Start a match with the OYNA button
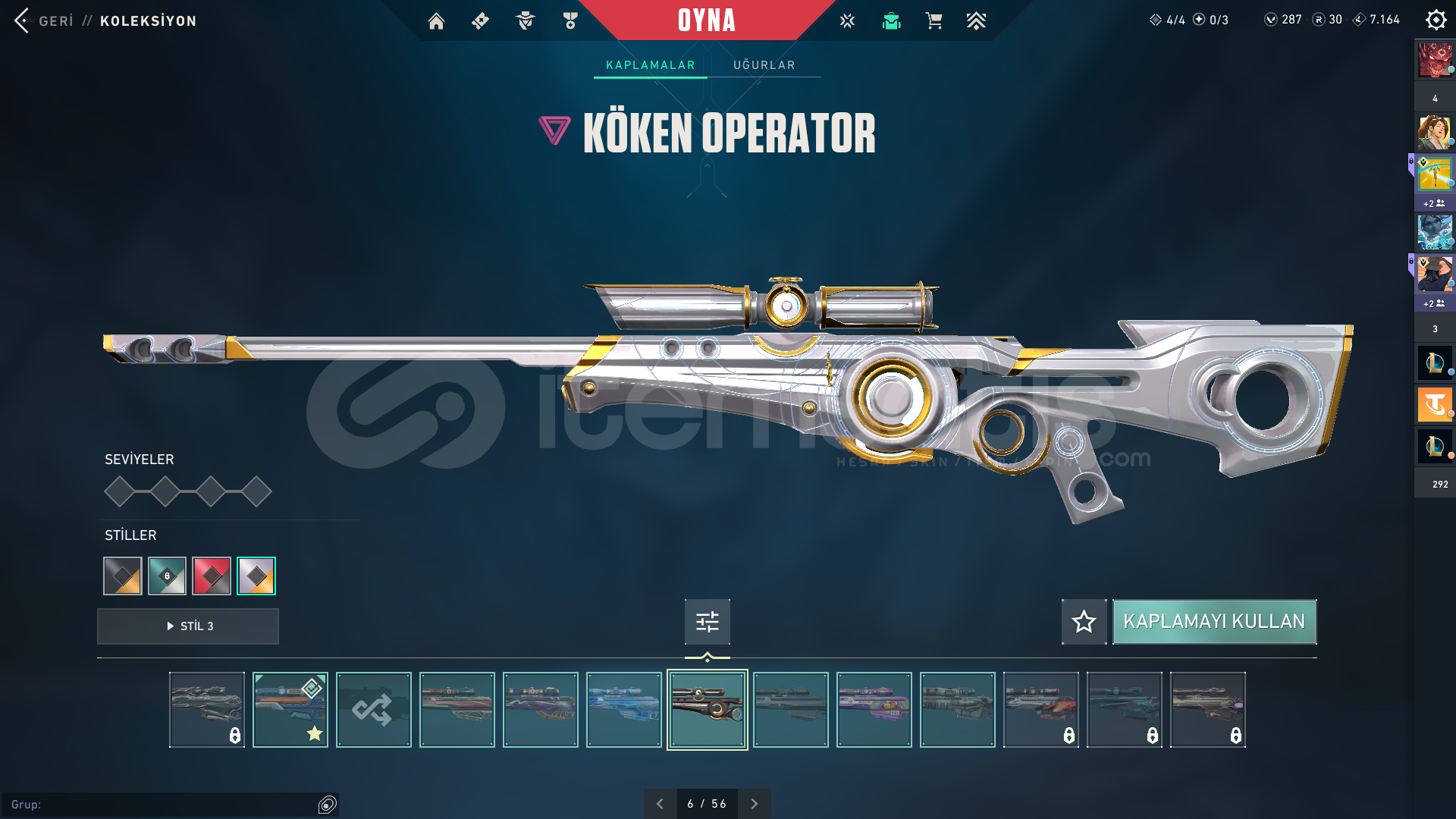Screen dimensions: 1456x819 pos(707,20)
